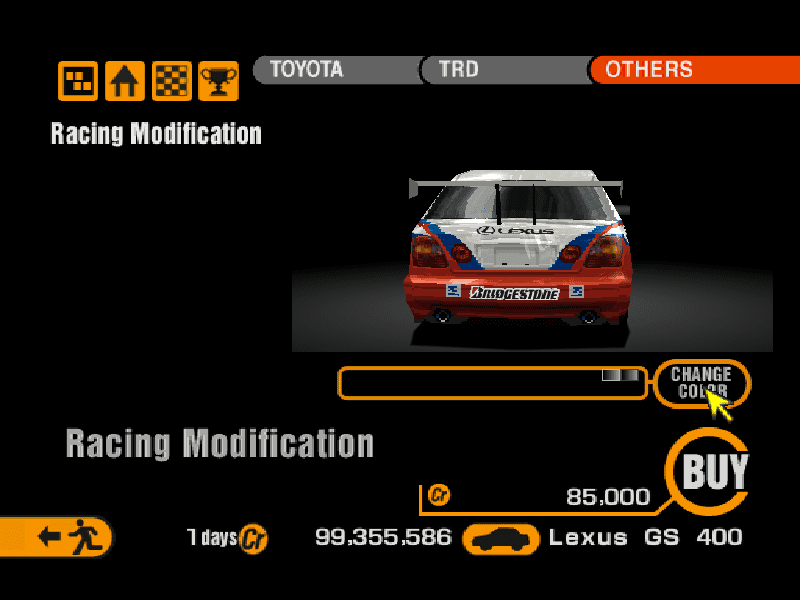The image size is (800, 600).
Task: Open the trophy icon menu
Action: pos(218,81)
